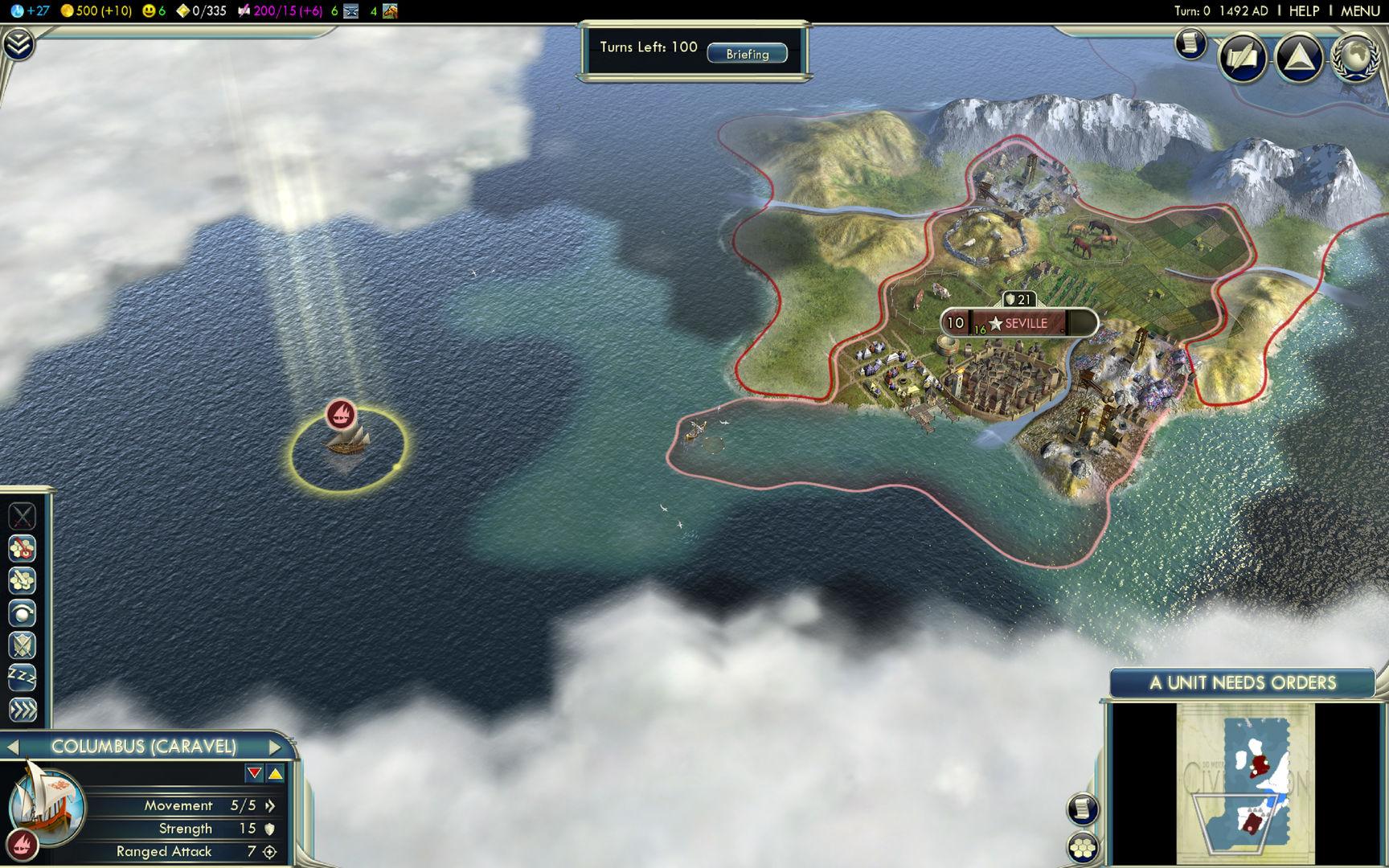This screenshot has height=868, width=1389.
Task: Click the horses resource icon
Action: [x=391, y=10]
